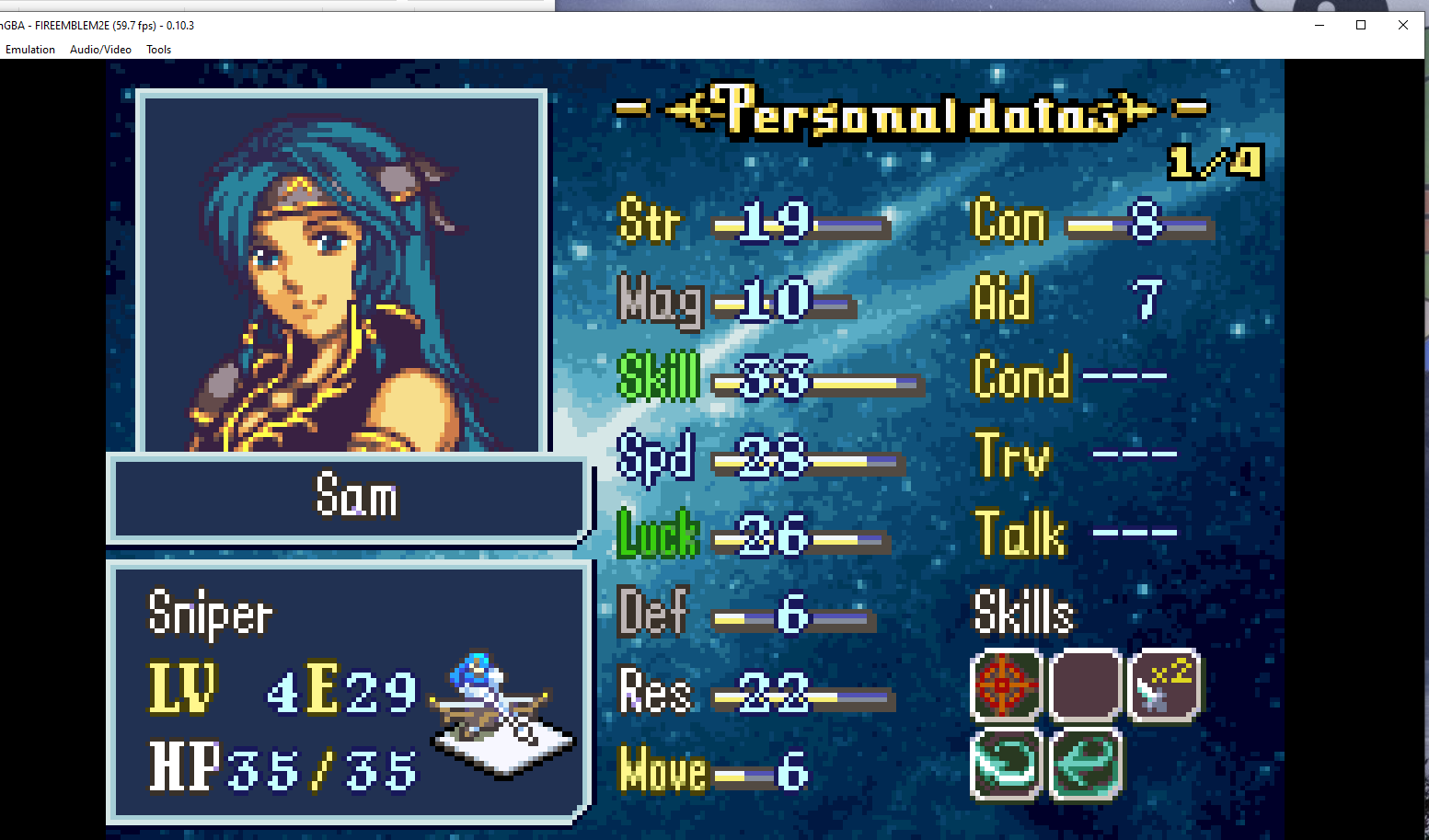Viewport: 1429px width, 840px height.
Task: Click the empty skill slot
Action: click(x=1085, y=685)
